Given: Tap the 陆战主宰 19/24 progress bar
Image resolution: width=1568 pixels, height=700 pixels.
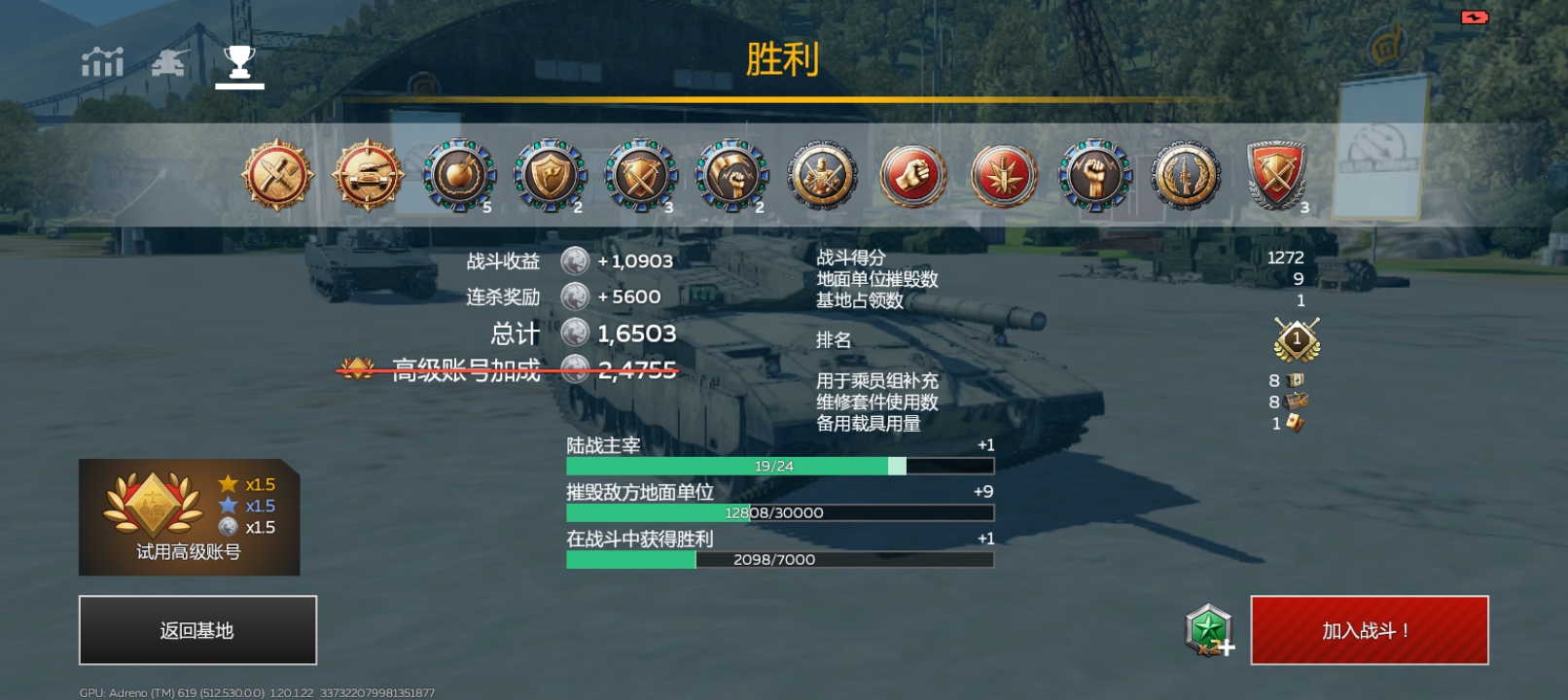Looking at the screenshot, I should click(778, 465).
